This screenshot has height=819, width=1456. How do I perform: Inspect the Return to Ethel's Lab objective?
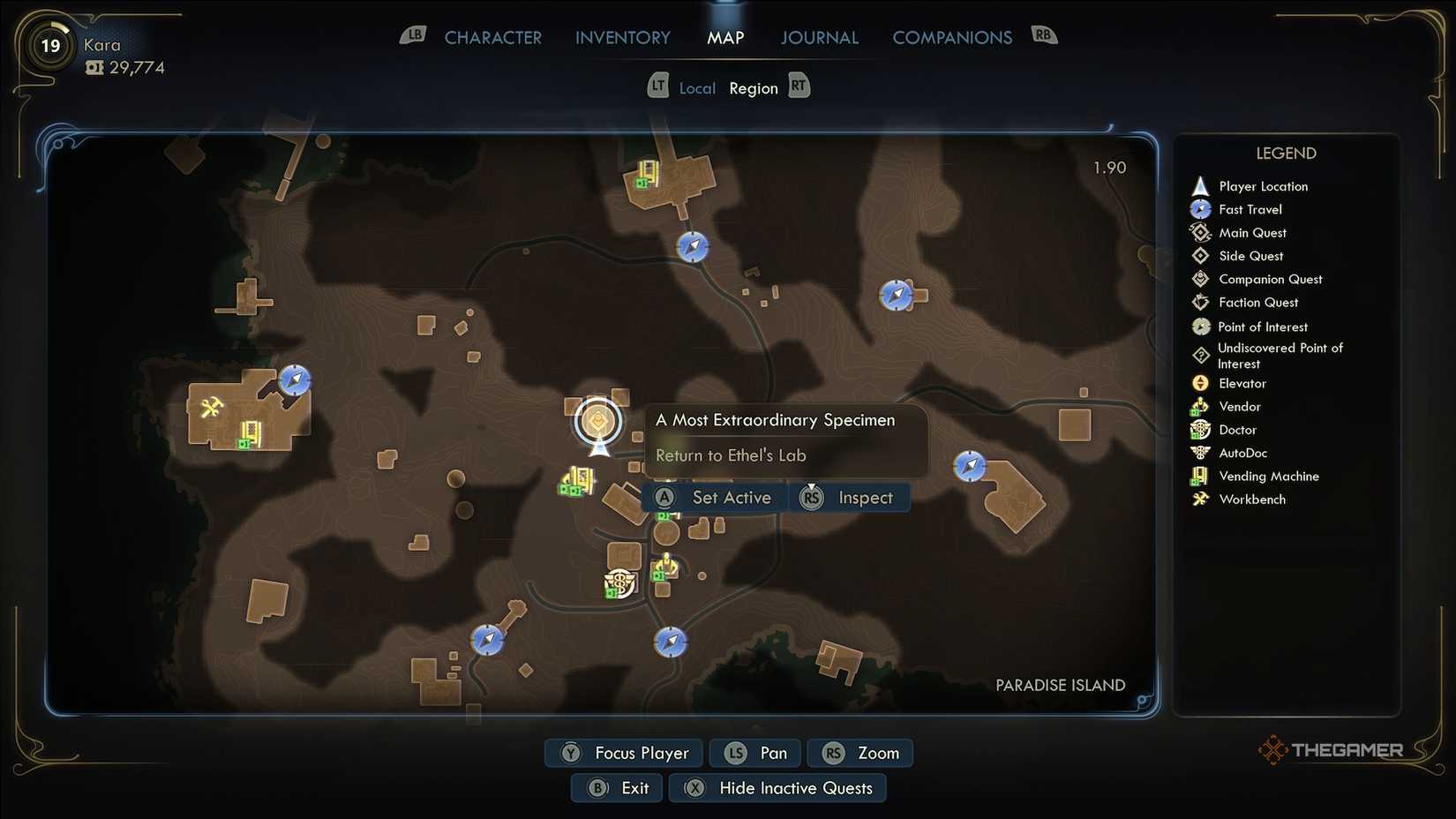pos(850,497)
